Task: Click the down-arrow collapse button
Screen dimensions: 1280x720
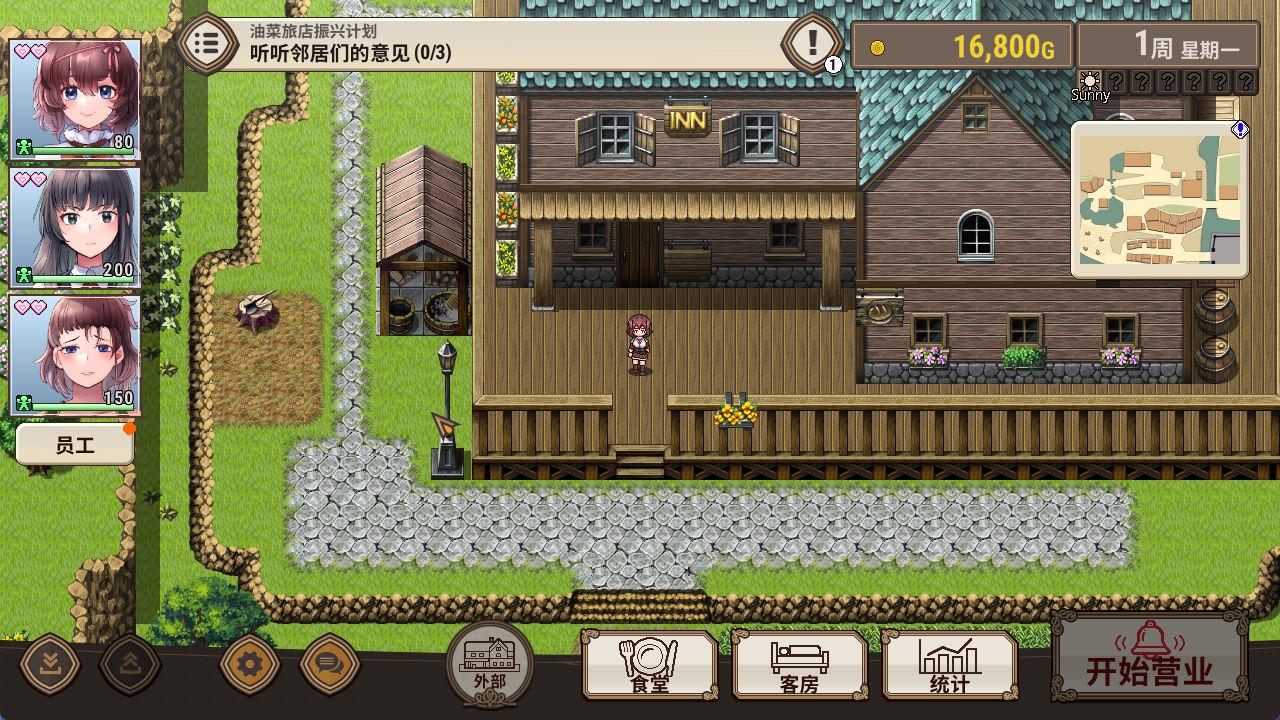Action: click(49, 662)
